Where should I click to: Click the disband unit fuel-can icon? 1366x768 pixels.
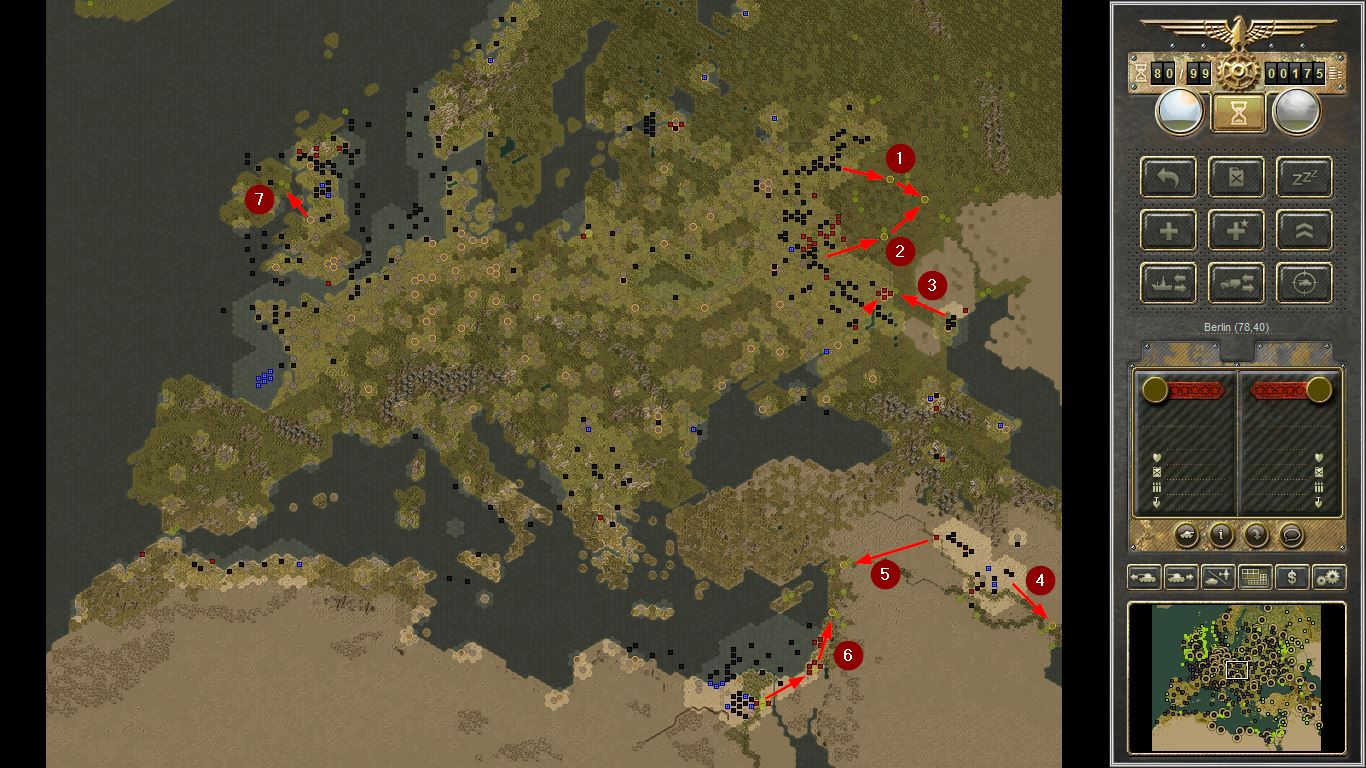[x=1236, y=177]
